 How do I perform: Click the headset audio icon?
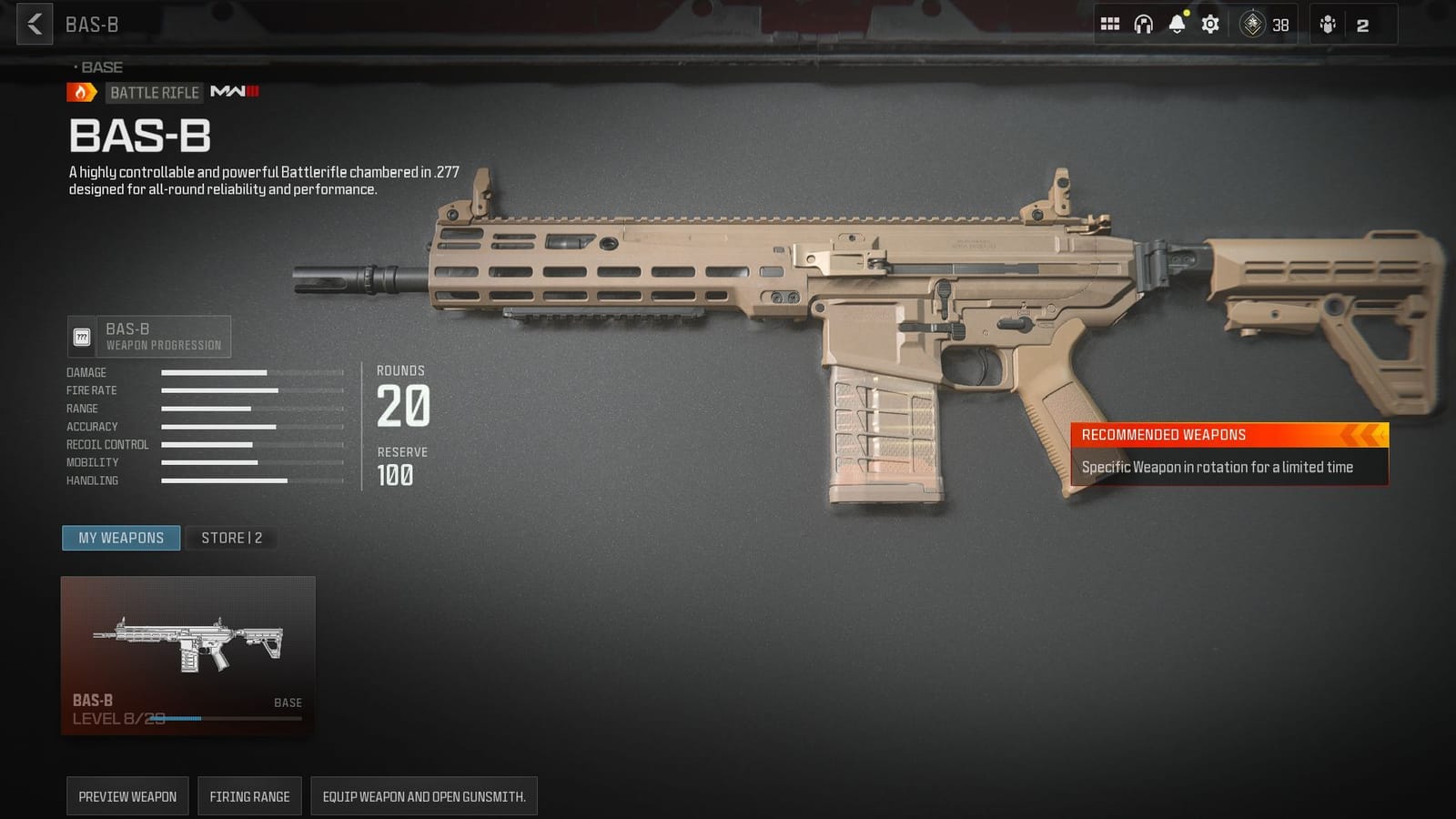click(1146, 24)
